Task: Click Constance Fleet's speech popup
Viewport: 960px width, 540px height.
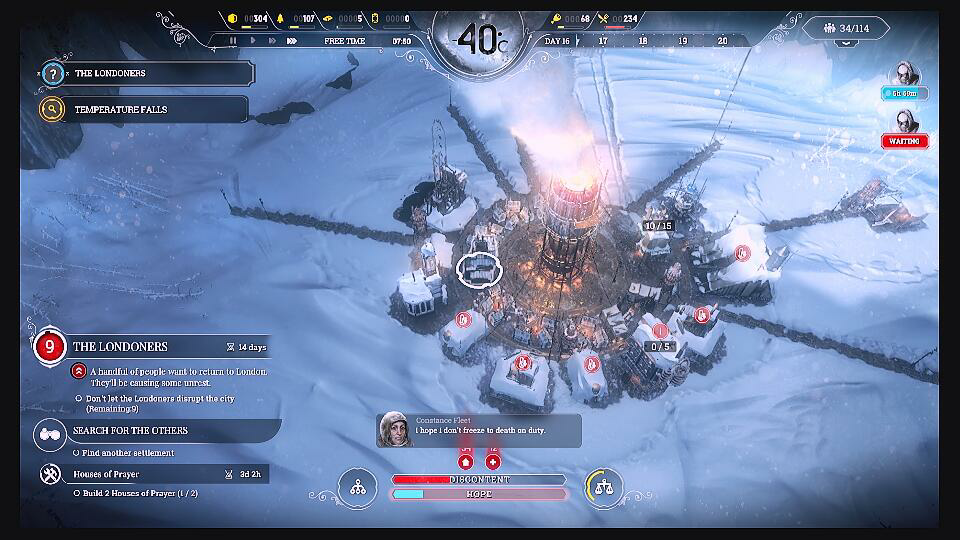Action: (x=480, y=430)
